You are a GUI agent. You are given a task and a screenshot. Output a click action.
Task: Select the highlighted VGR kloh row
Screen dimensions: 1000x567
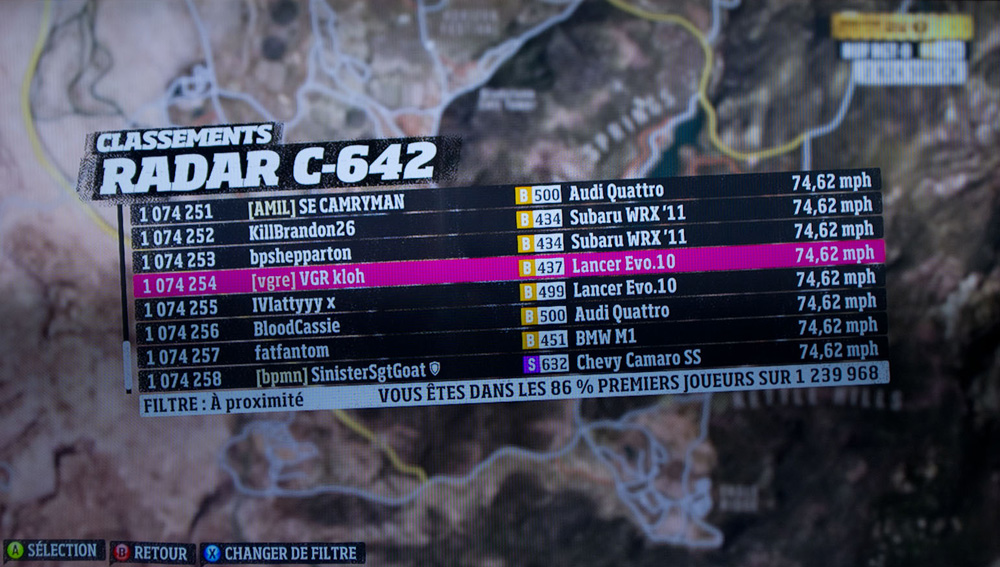(x=307, y=281)
